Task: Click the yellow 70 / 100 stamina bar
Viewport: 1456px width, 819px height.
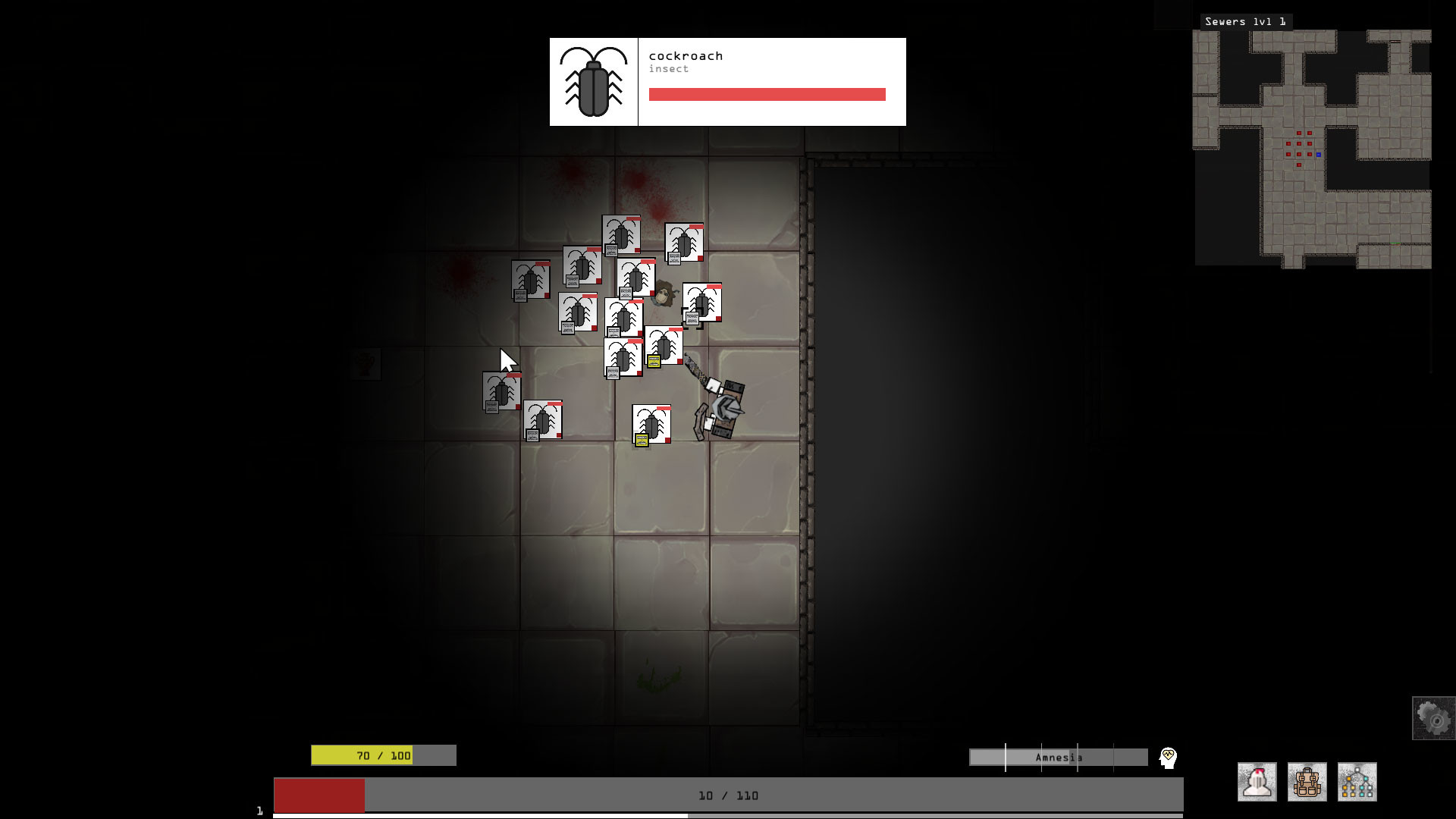Action: click(383, 755)
